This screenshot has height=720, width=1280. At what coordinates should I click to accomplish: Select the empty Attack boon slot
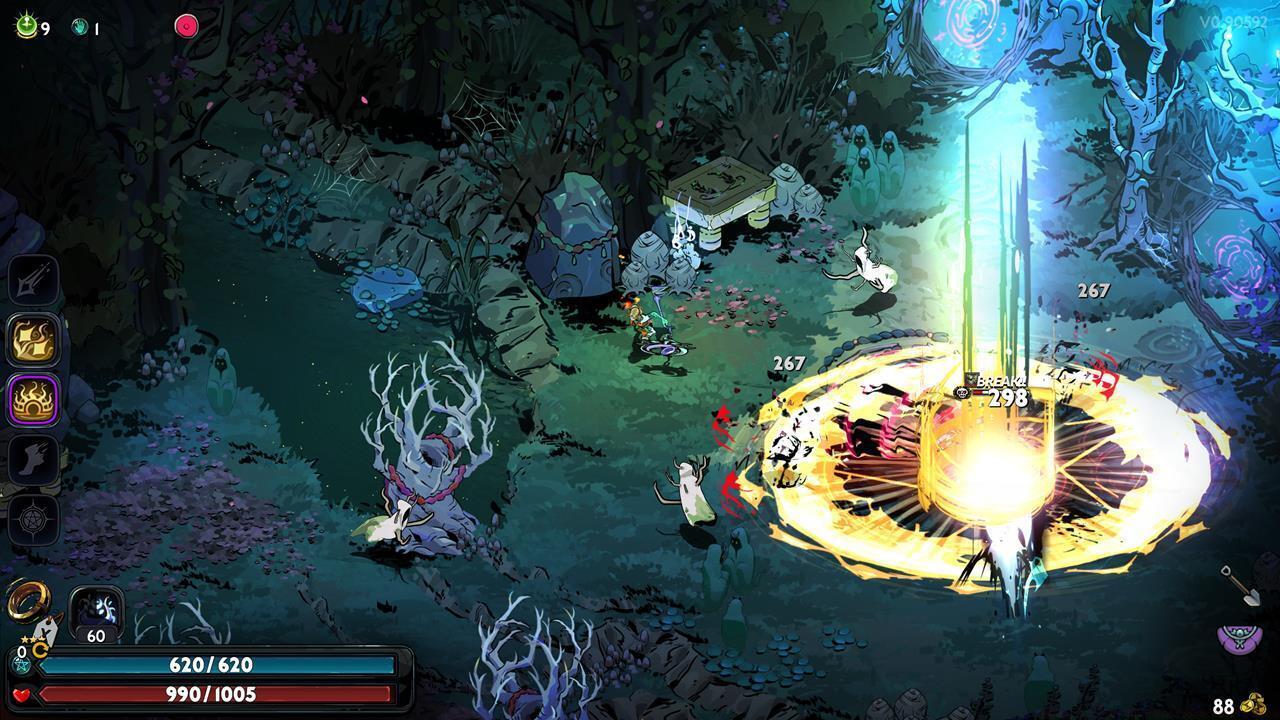click(x=33, y=282)
